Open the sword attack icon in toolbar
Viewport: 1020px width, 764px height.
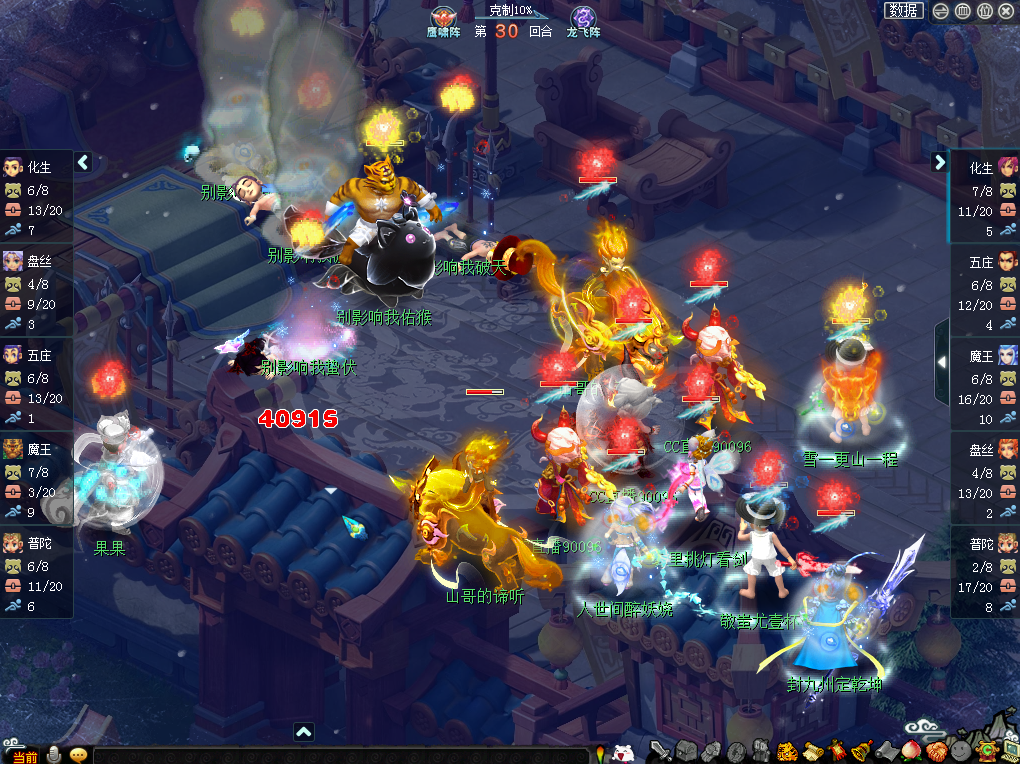(660, 751)
